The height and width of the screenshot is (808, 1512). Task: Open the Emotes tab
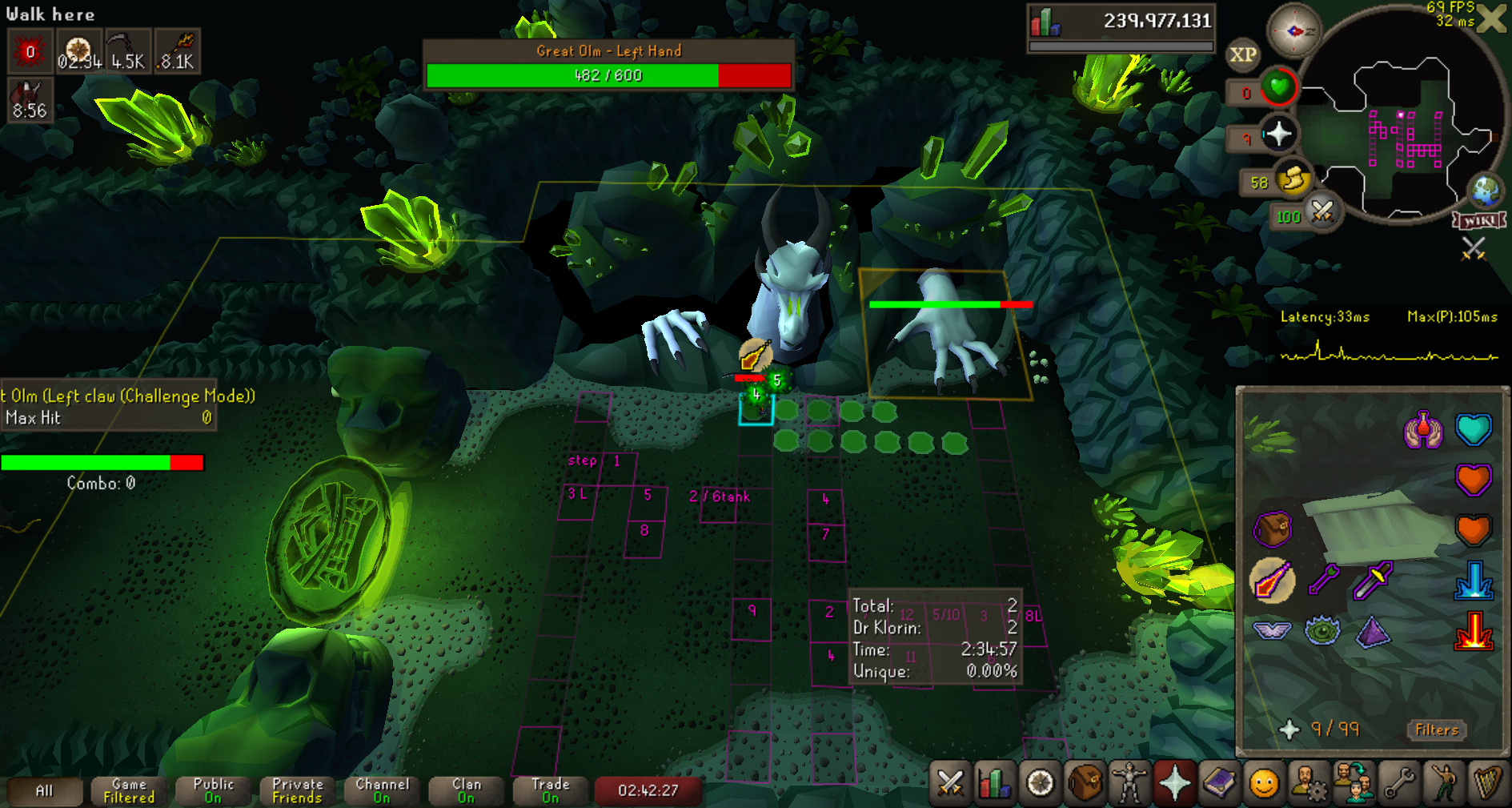(x=1444, y=783)
